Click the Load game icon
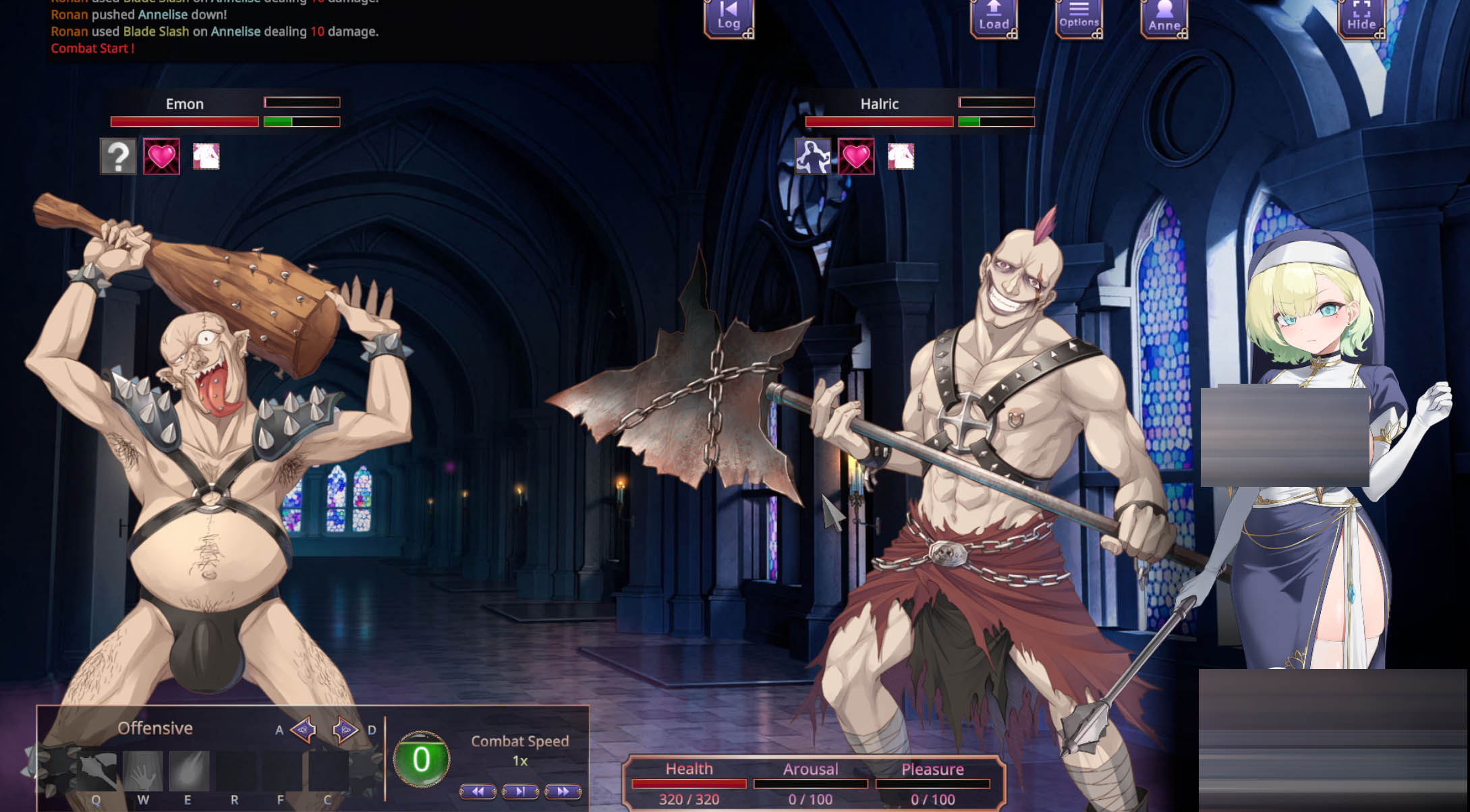Image resolution: width=1470 pixels, height=812 pixels. click(994, 17)
